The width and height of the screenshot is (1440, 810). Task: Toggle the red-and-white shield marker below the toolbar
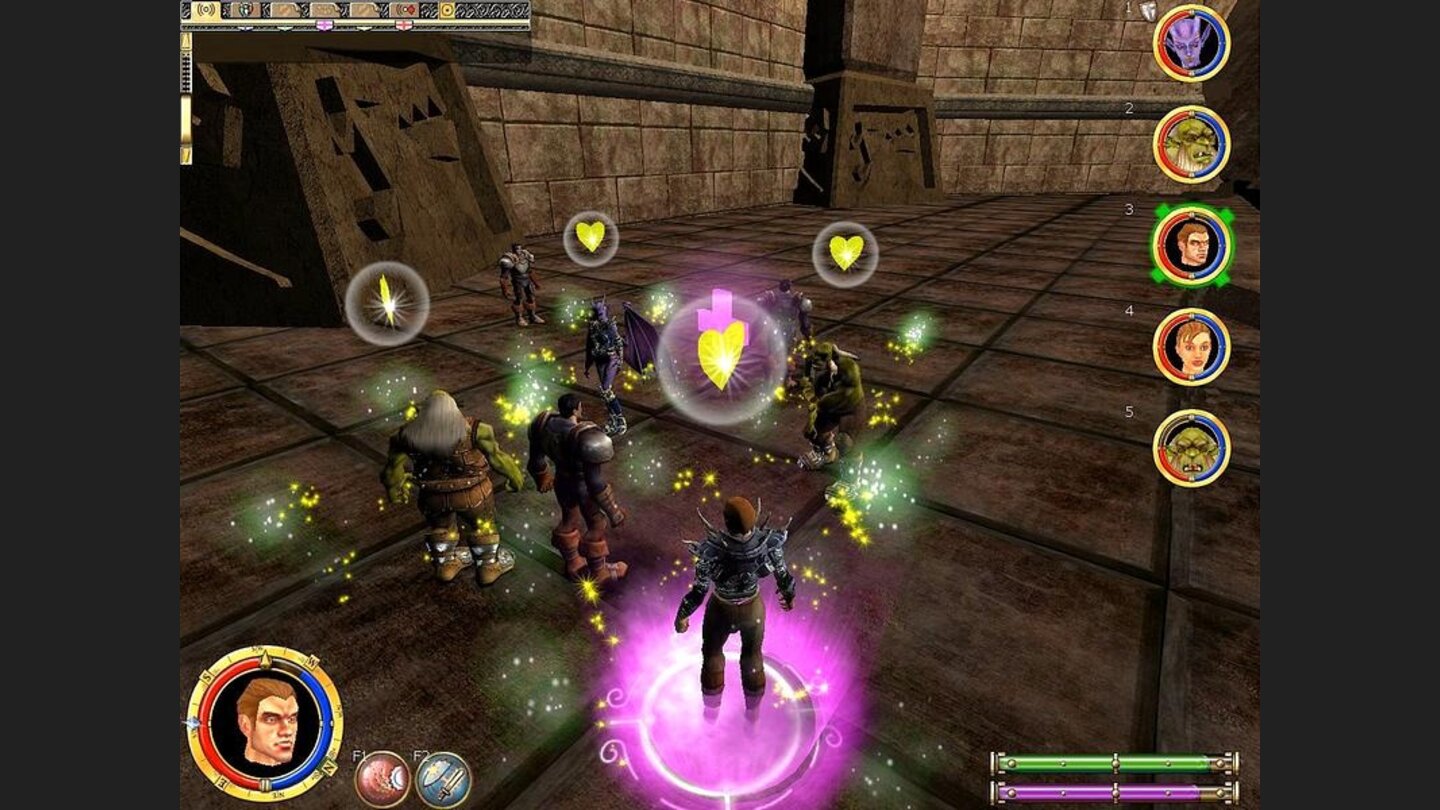click(404, 25)
